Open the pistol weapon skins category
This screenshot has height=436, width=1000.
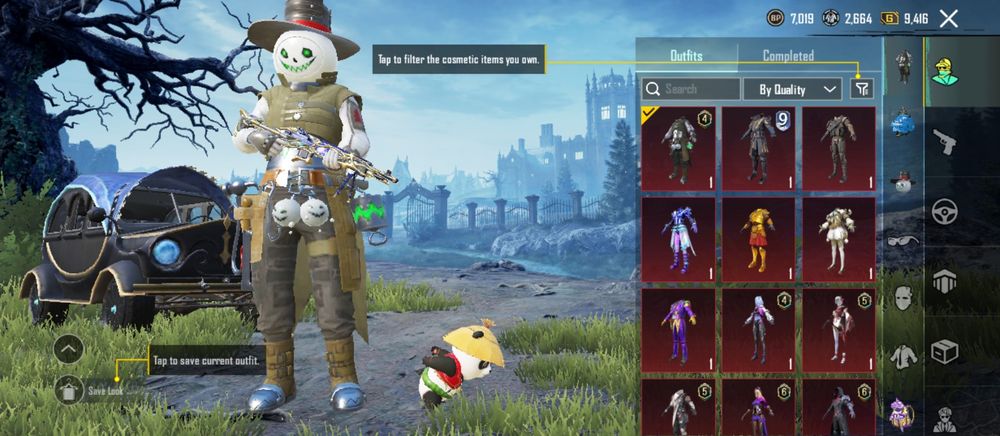944,142
